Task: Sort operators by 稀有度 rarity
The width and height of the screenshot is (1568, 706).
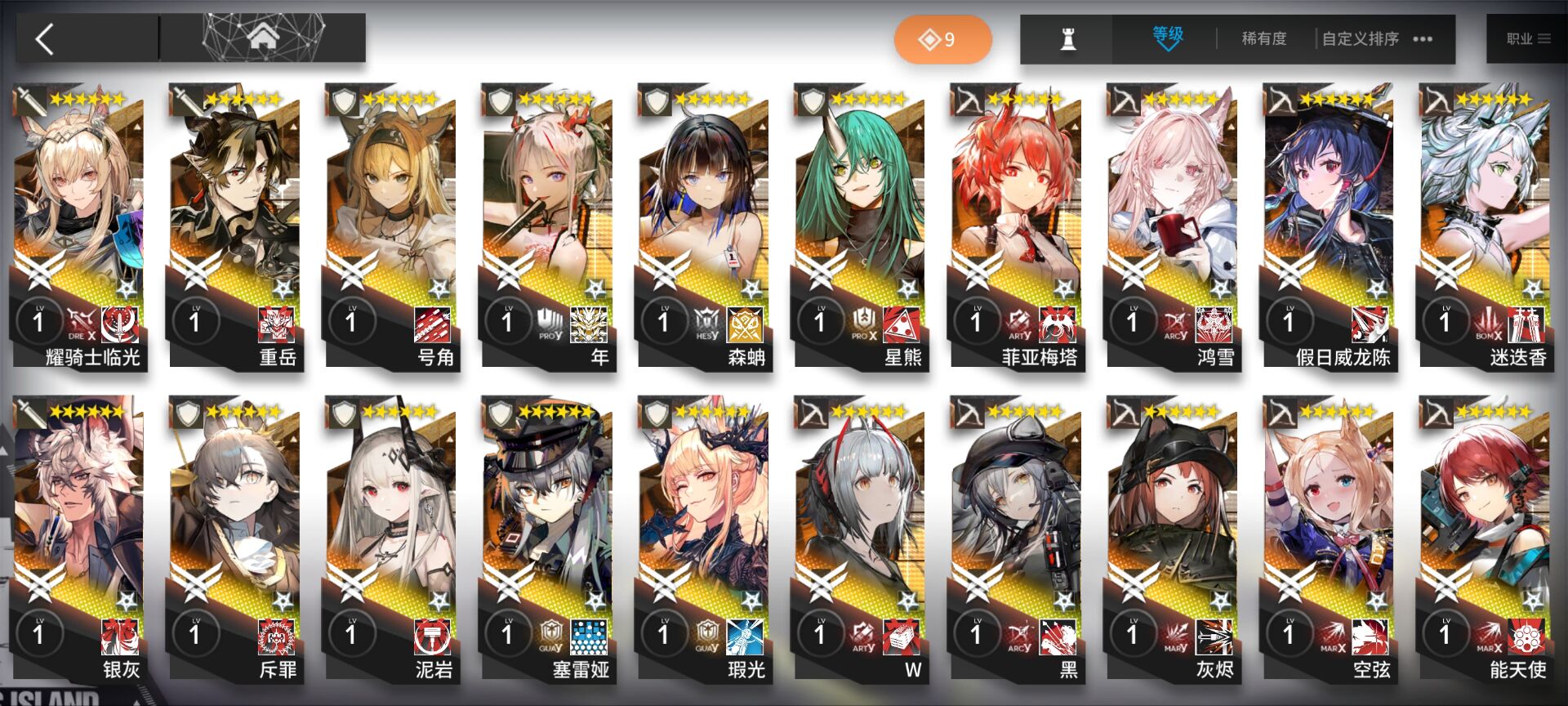Action: 1263,38
